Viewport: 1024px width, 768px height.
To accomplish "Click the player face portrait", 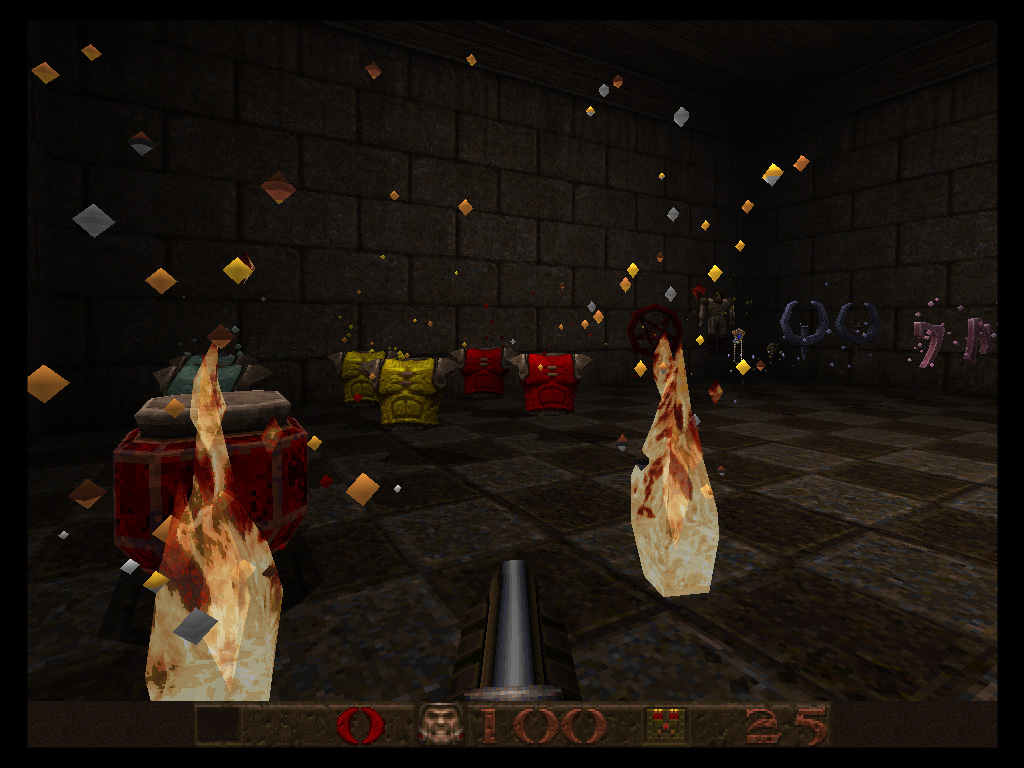I will 441,724.
